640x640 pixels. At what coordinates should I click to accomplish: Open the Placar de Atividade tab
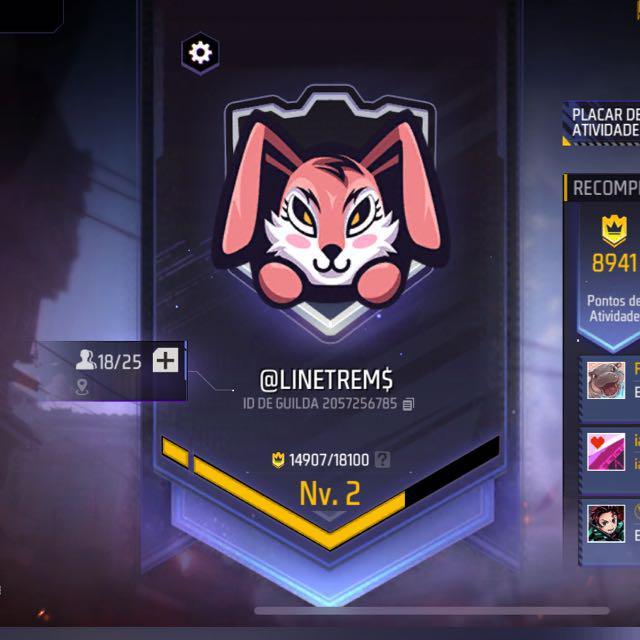[x=604, y=123]
